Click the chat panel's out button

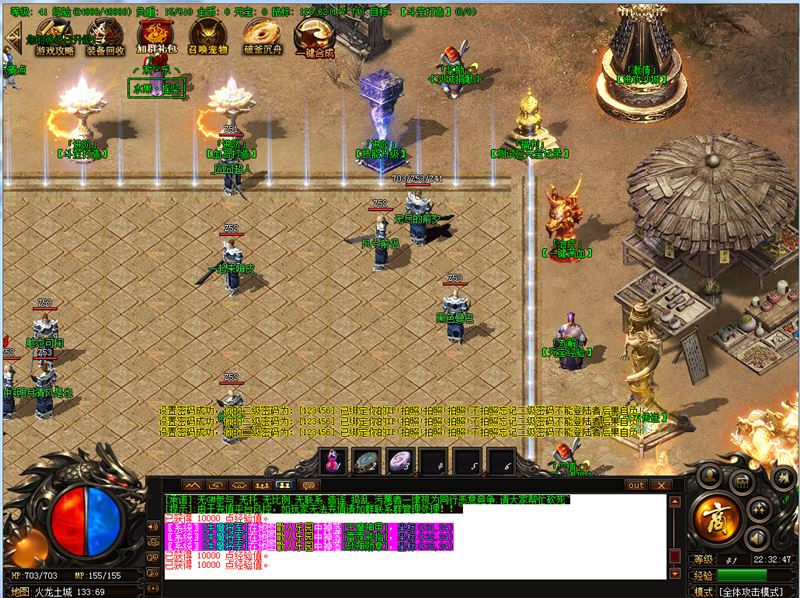635,485
